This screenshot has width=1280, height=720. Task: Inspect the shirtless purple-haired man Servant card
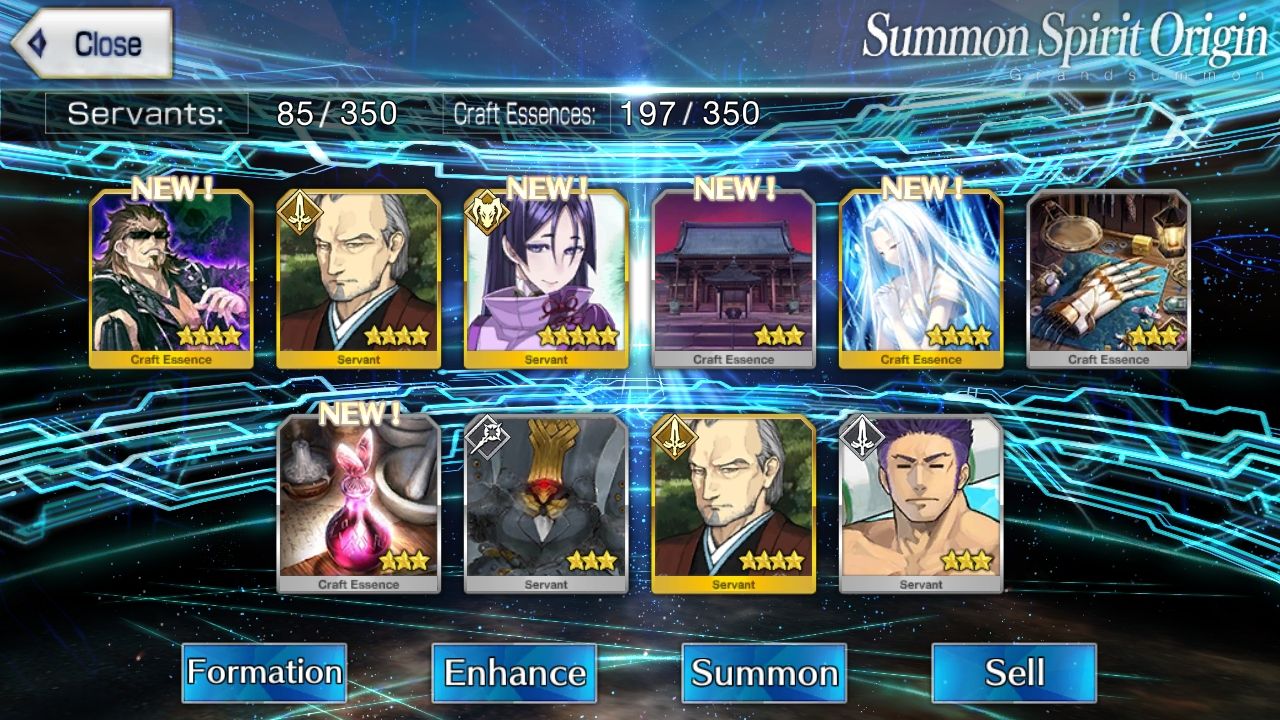pyautogui.click(x=921, y=503)
